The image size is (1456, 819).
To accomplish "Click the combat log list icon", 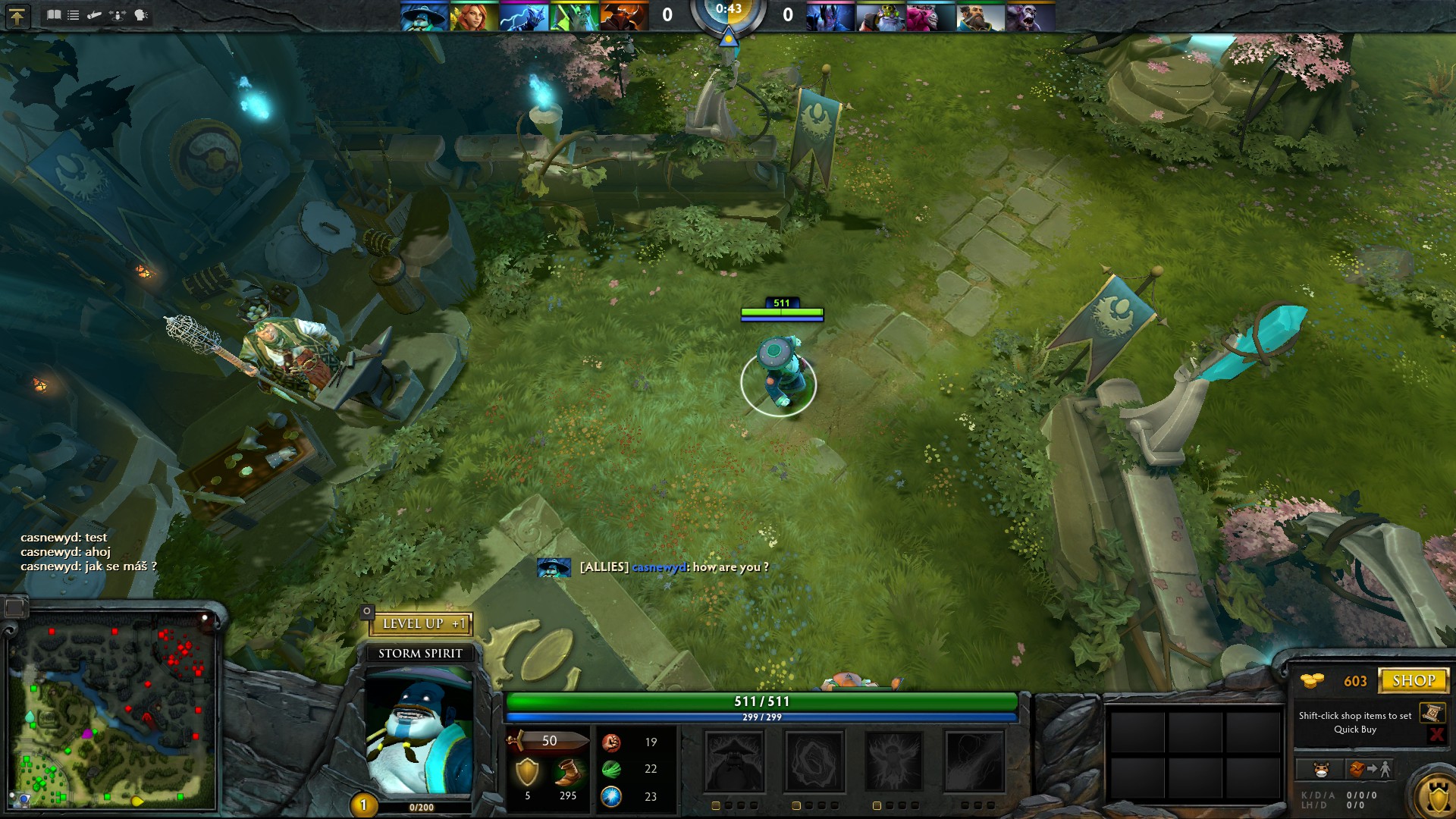I will click(73, 14).
